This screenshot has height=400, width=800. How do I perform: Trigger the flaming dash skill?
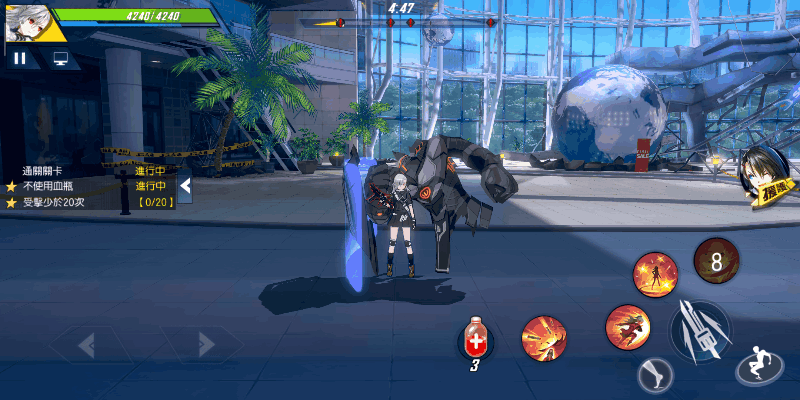point(628,326)
